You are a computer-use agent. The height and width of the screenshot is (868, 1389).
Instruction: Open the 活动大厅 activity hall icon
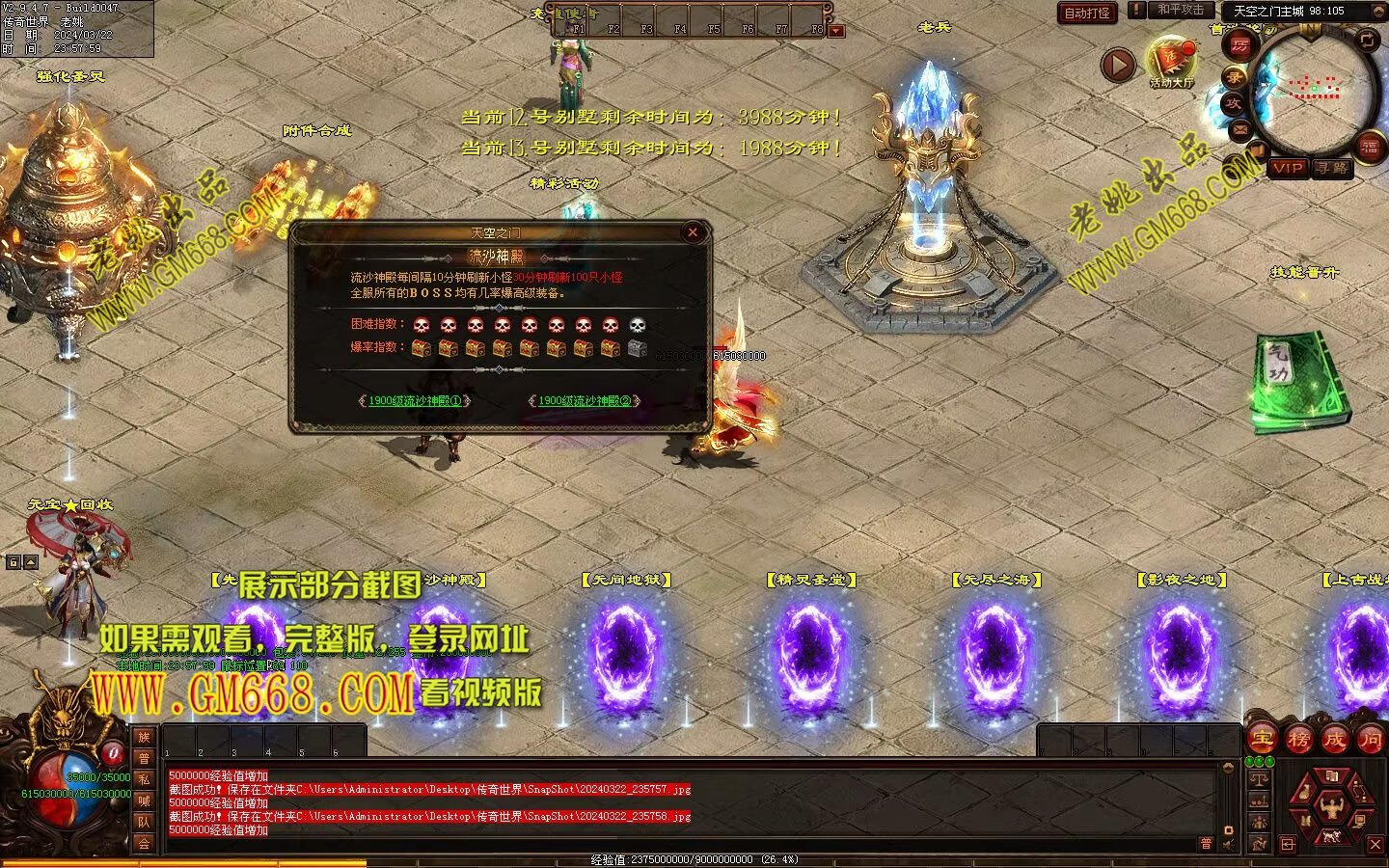pos(1171,60)
